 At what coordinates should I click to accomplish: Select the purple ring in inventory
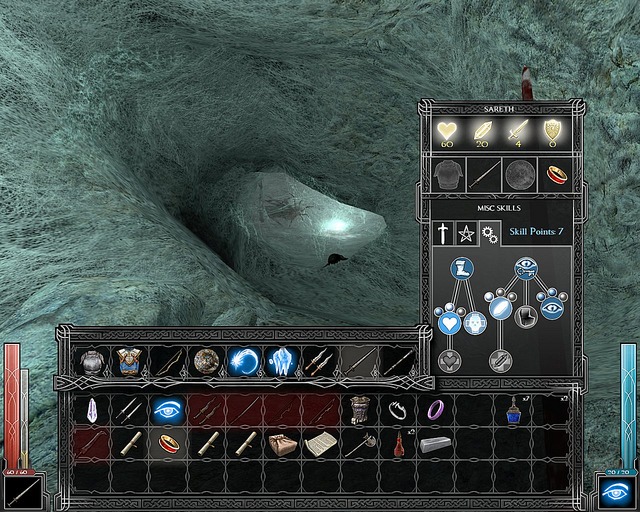click(x=436, y=409)
